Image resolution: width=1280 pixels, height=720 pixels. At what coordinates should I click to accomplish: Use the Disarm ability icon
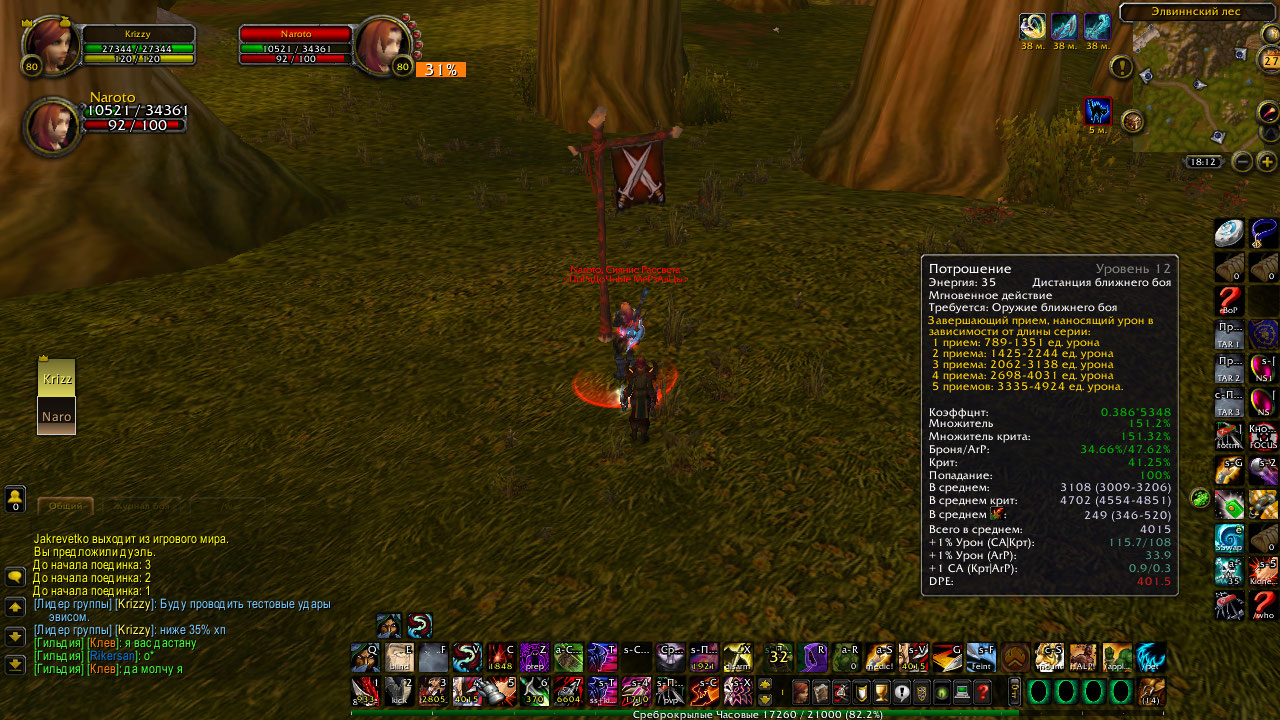coord(738,657)
